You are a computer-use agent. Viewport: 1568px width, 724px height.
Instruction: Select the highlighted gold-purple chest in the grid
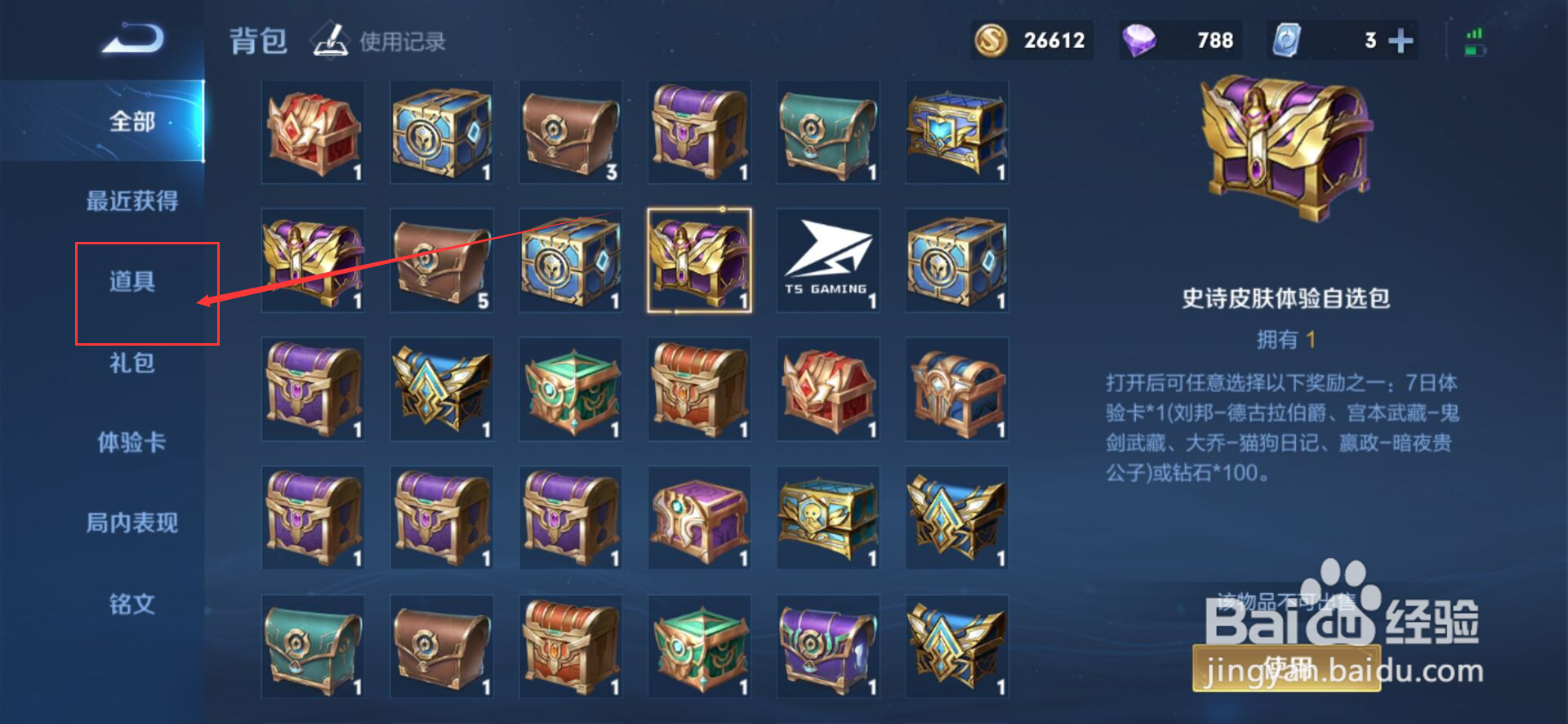699,260
